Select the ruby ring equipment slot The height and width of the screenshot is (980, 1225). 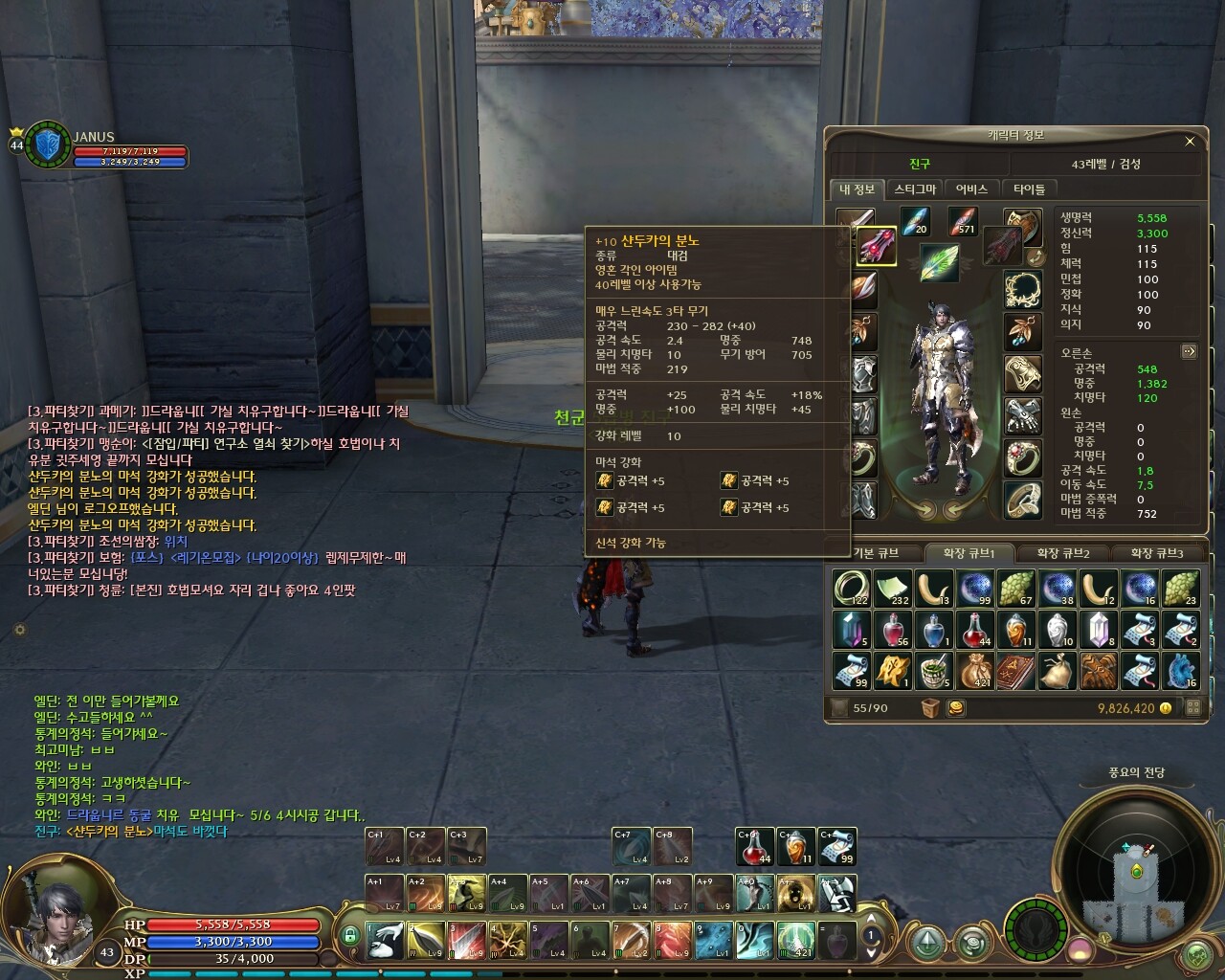pos(1022,458)
